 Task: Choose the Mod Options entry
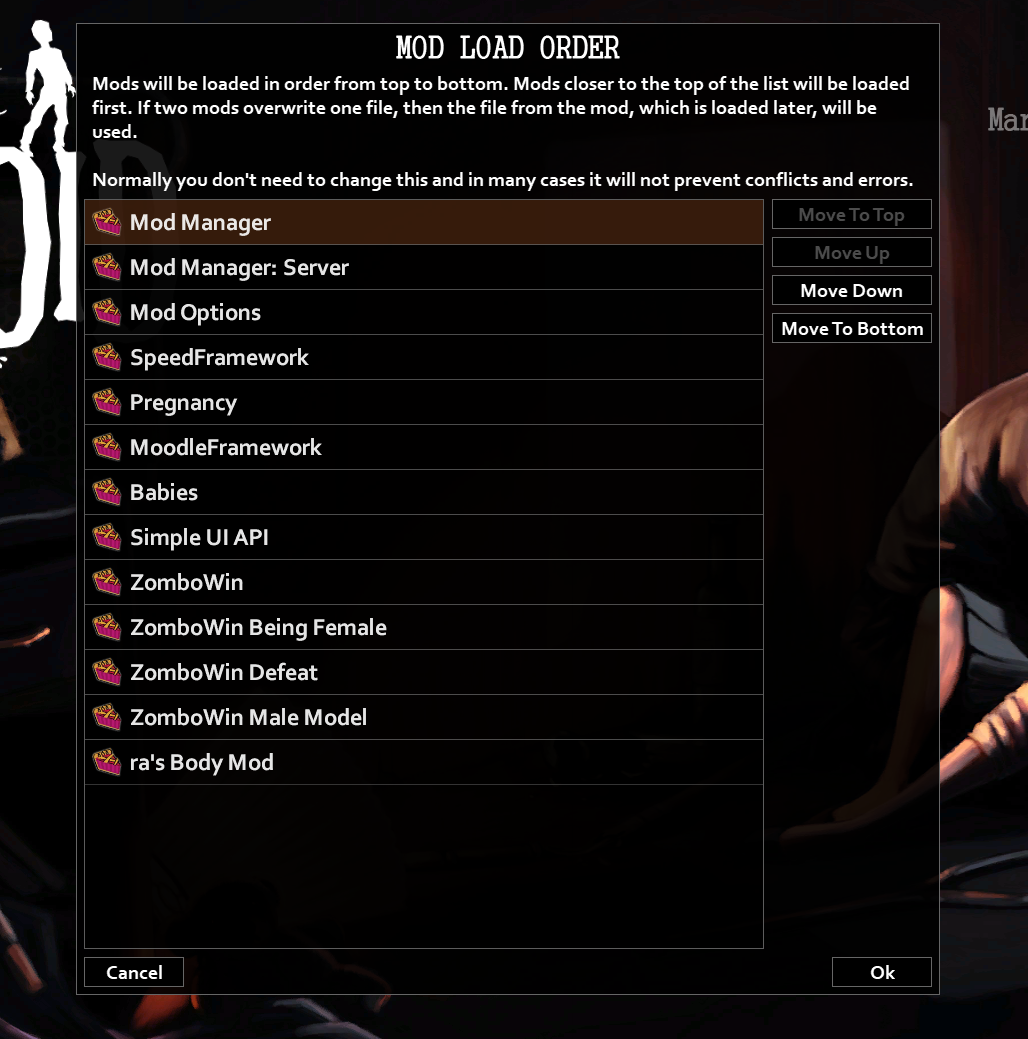(x=423, y=312)
